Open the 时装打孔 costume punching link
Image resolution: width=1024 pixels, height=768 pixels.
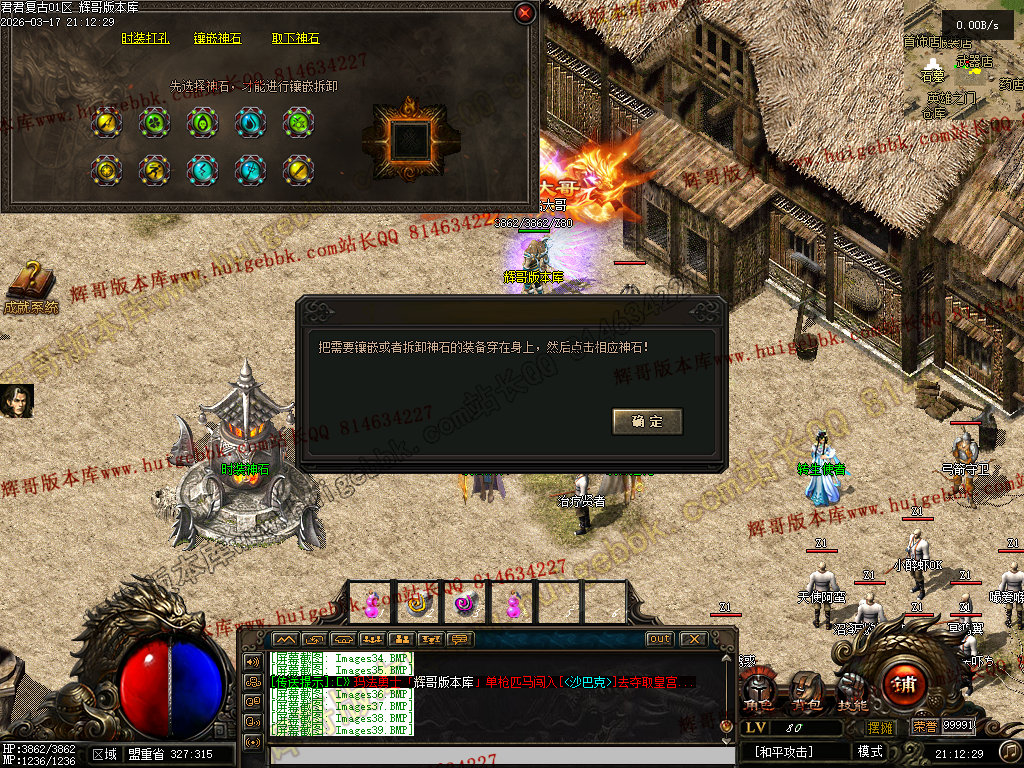click(x=145, y=39)
